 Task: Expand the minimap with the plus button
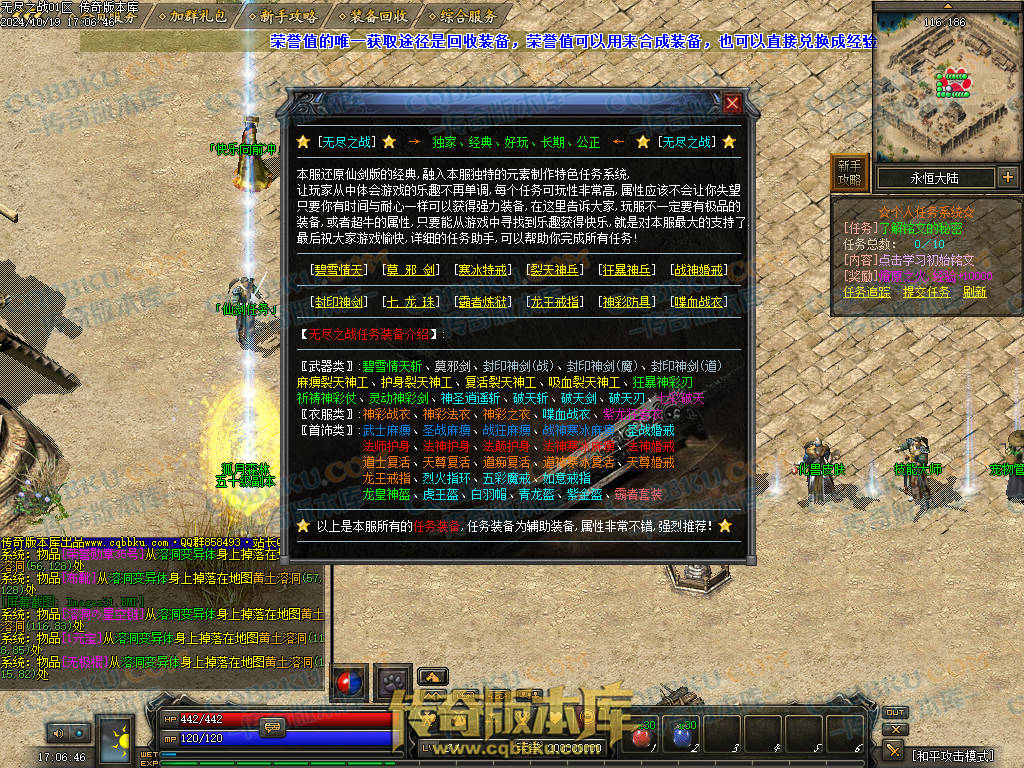coord(1007,178)
